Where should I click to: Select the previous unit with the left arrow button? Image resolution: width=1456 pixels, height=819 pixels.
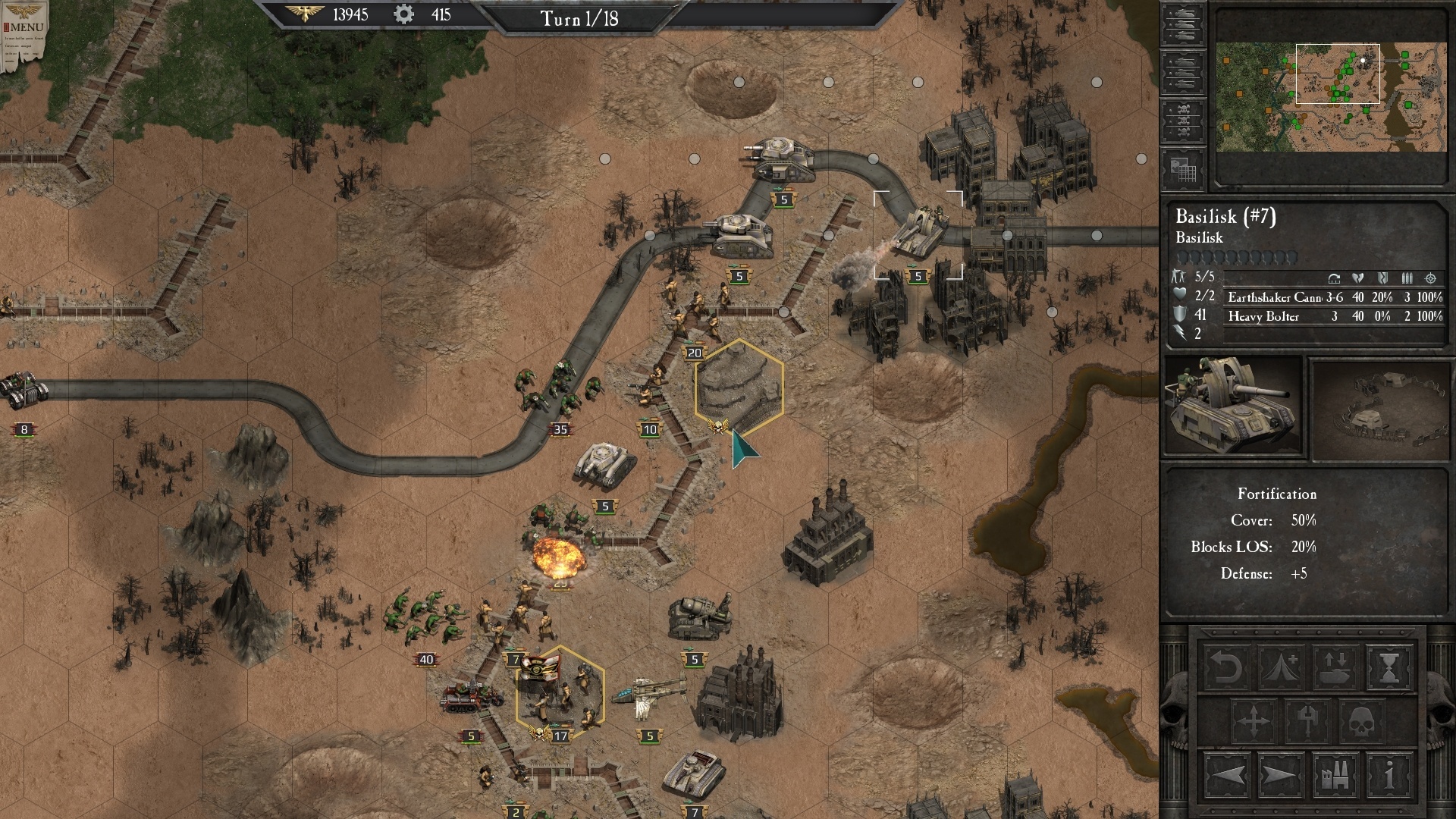1226,775
